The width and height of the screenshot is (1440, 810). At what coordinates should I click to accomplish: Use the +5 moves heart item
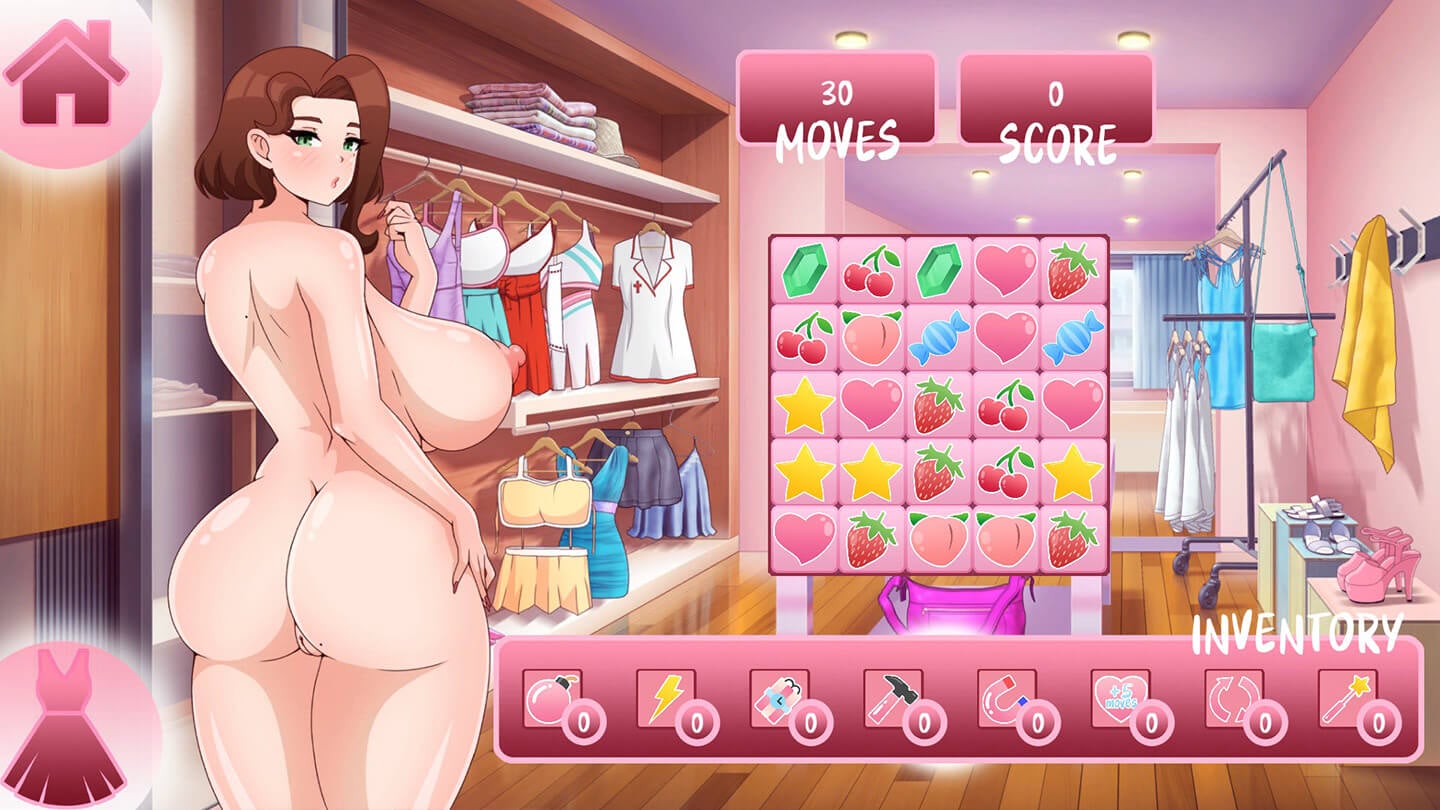tap(1120, 698)
